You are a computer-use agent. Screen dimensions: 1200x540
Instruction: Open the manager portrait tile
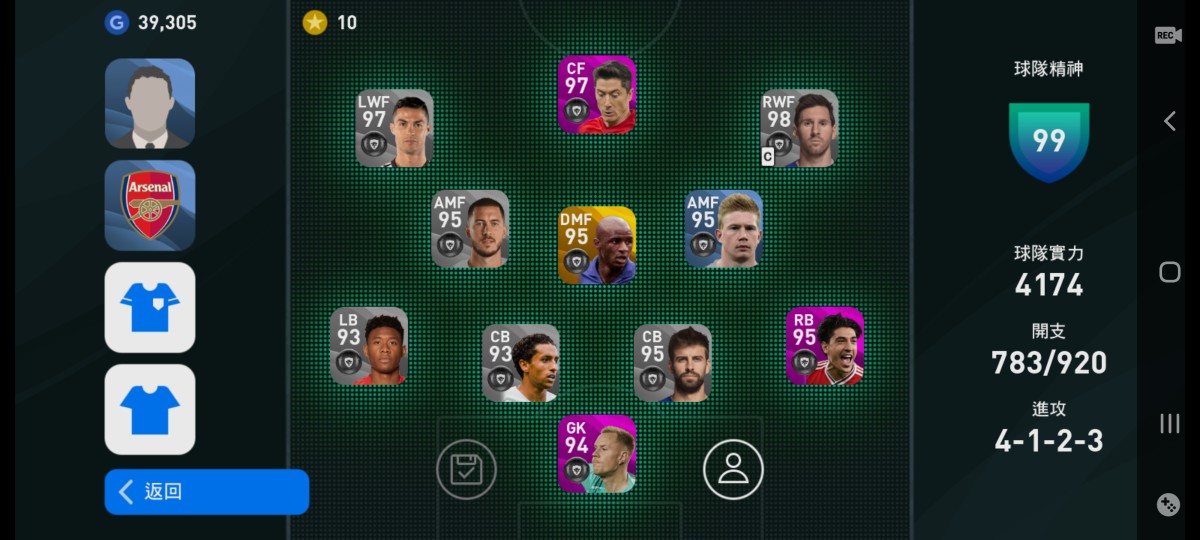point(150,103)
